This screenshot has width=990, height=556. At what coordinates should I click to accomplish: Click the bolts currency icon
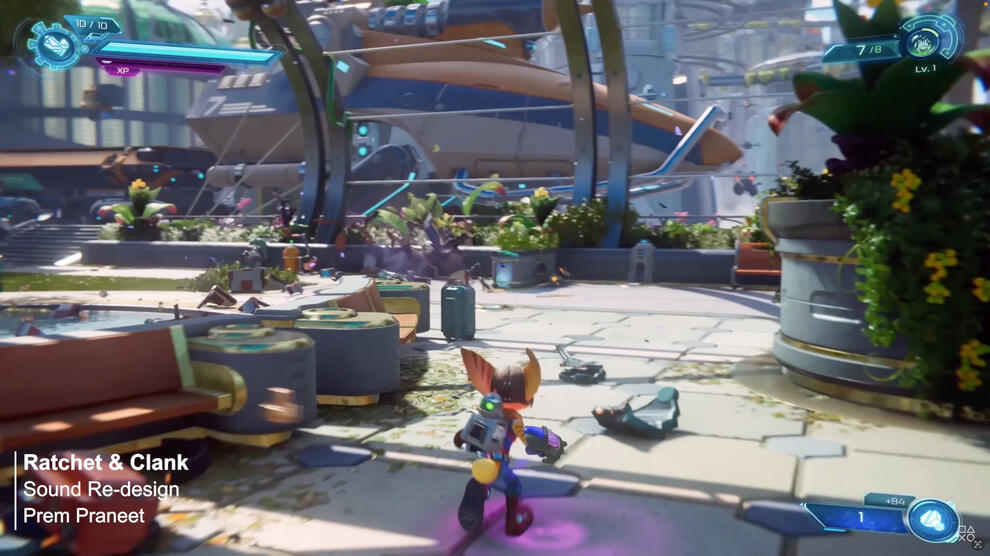[933, 521]
